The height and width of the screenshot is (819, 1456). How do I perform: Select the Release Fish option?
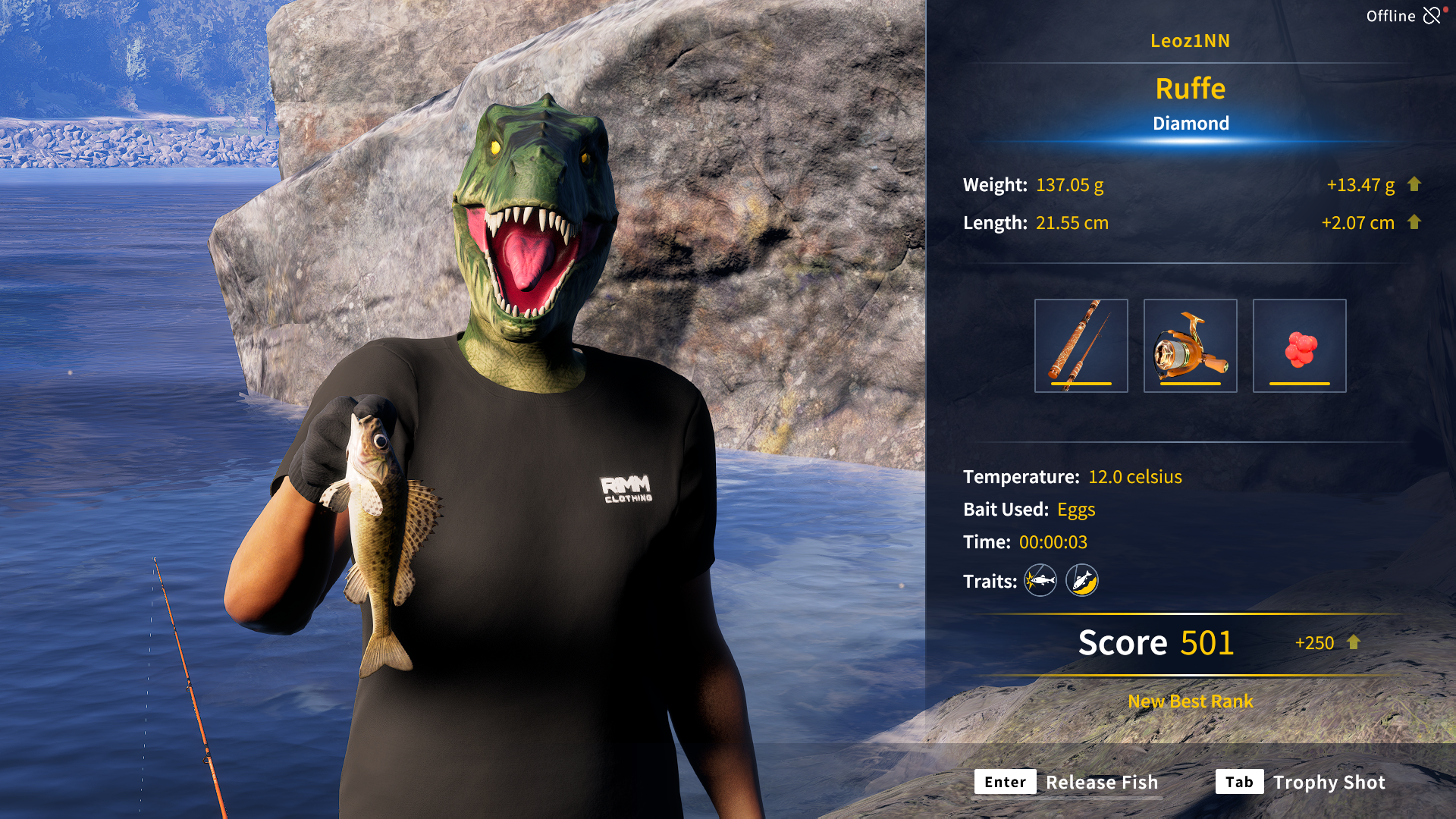1067,782
